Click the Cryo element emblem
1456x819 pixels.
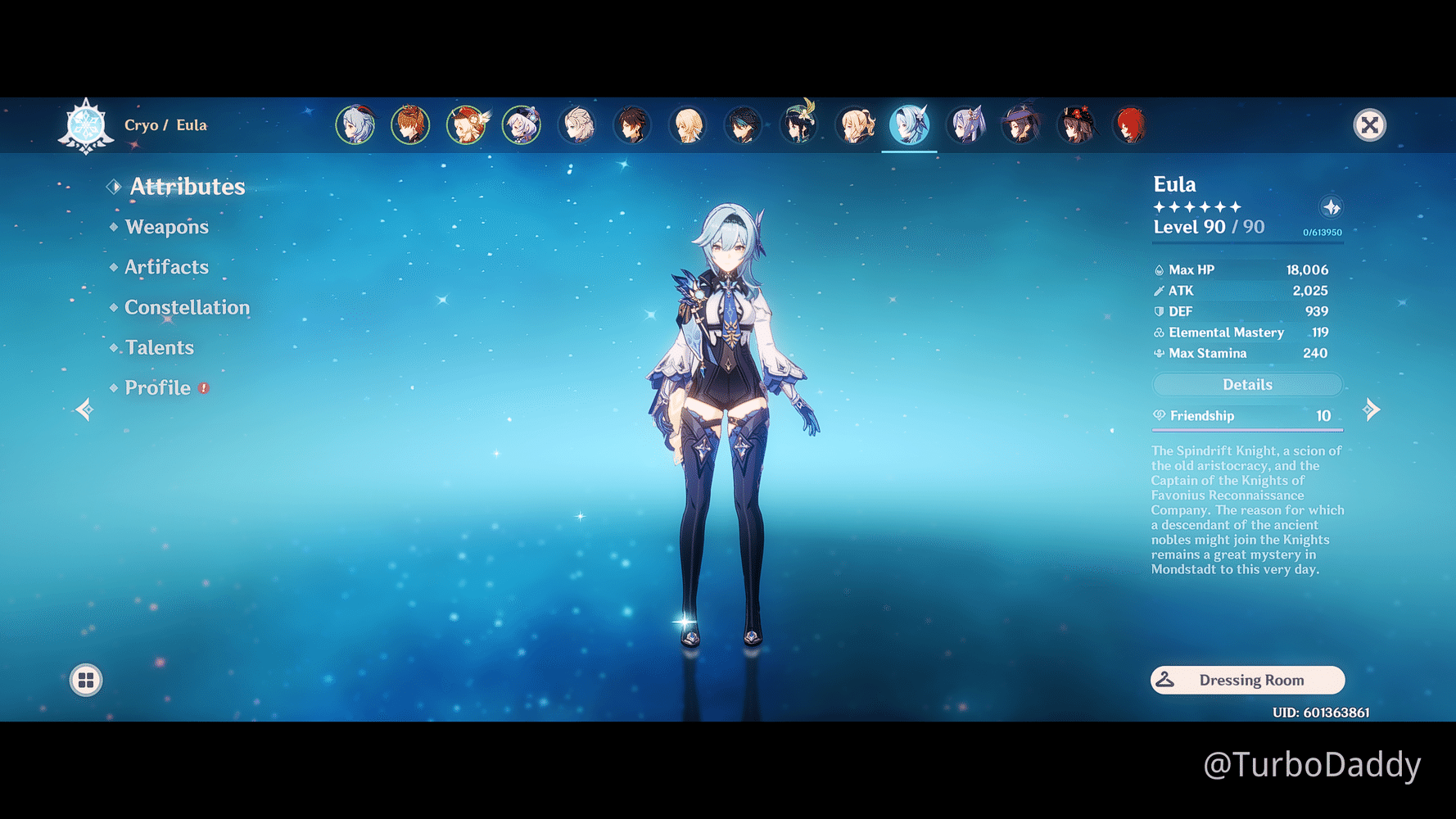coord(85,124)
